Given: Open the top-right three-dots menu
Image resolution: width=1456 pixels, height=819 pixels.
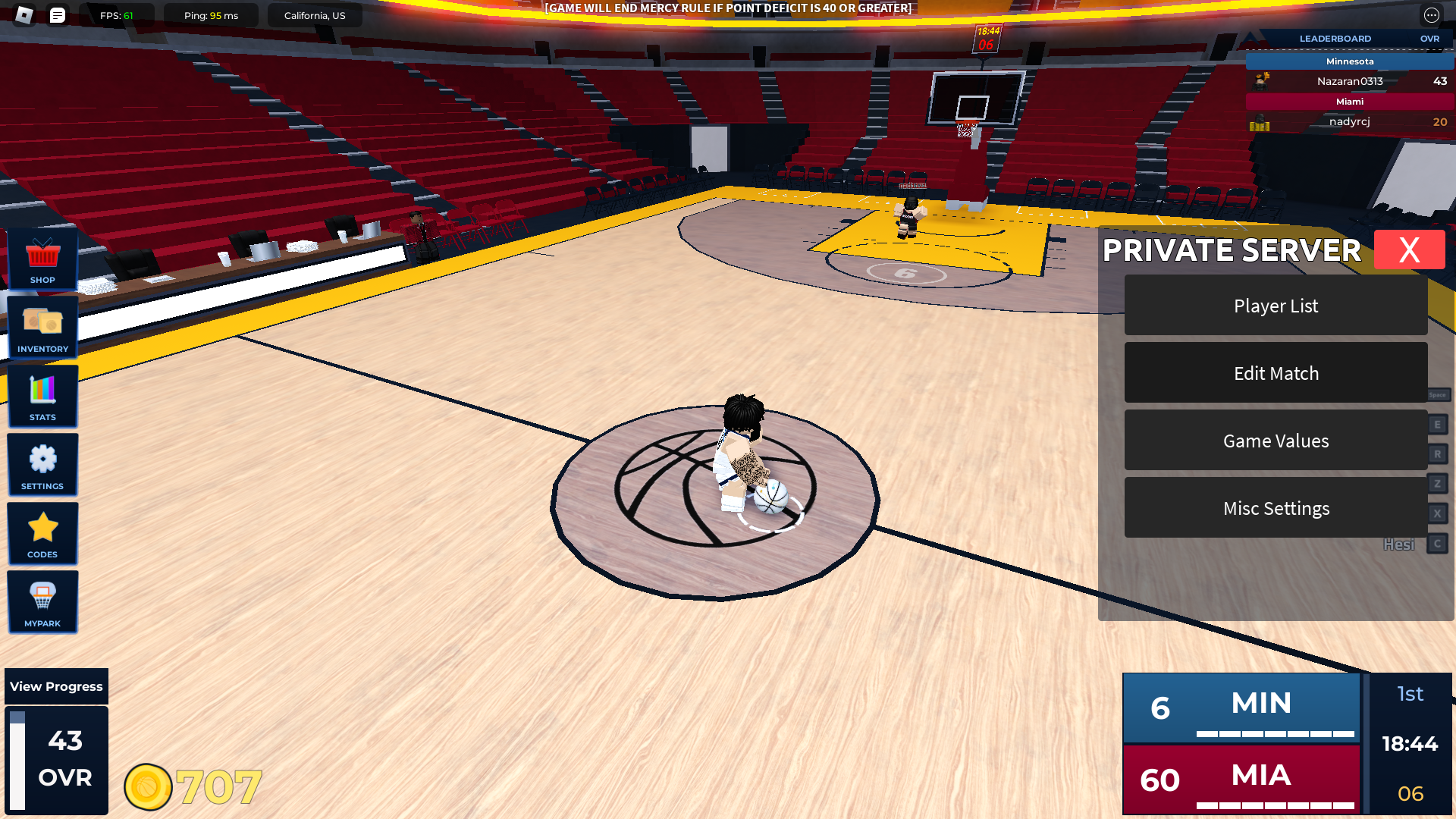Looking at the screenshot, I should pos(1431,15).
